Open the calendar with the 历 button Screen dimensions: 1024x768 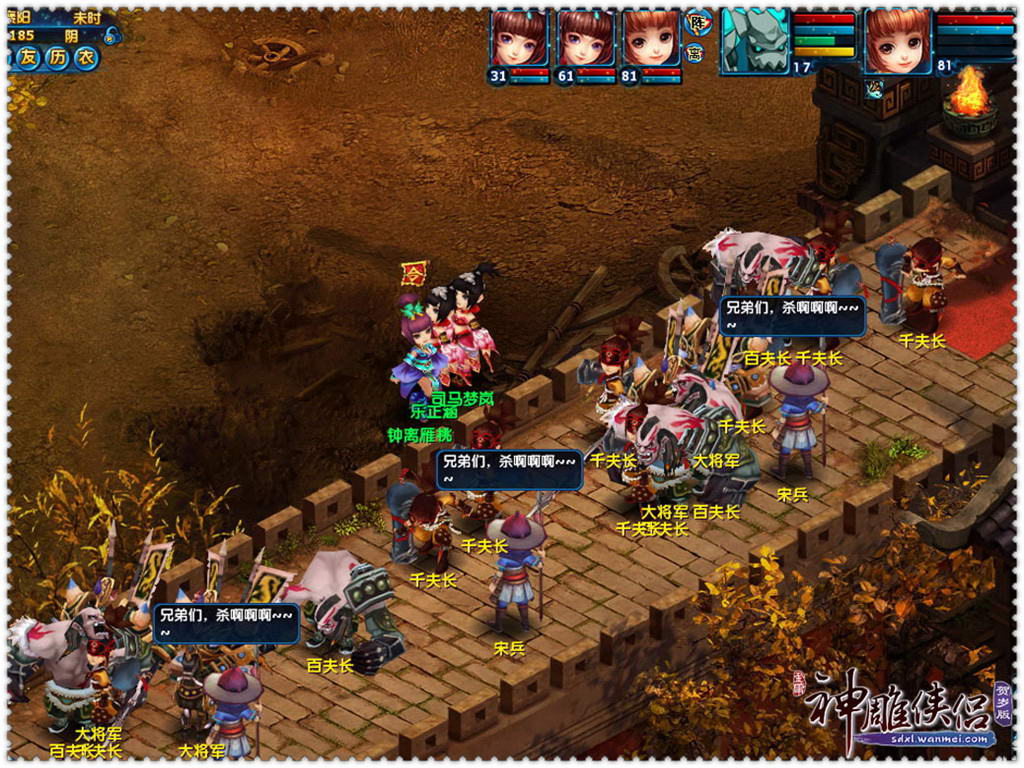pos(58,58)
